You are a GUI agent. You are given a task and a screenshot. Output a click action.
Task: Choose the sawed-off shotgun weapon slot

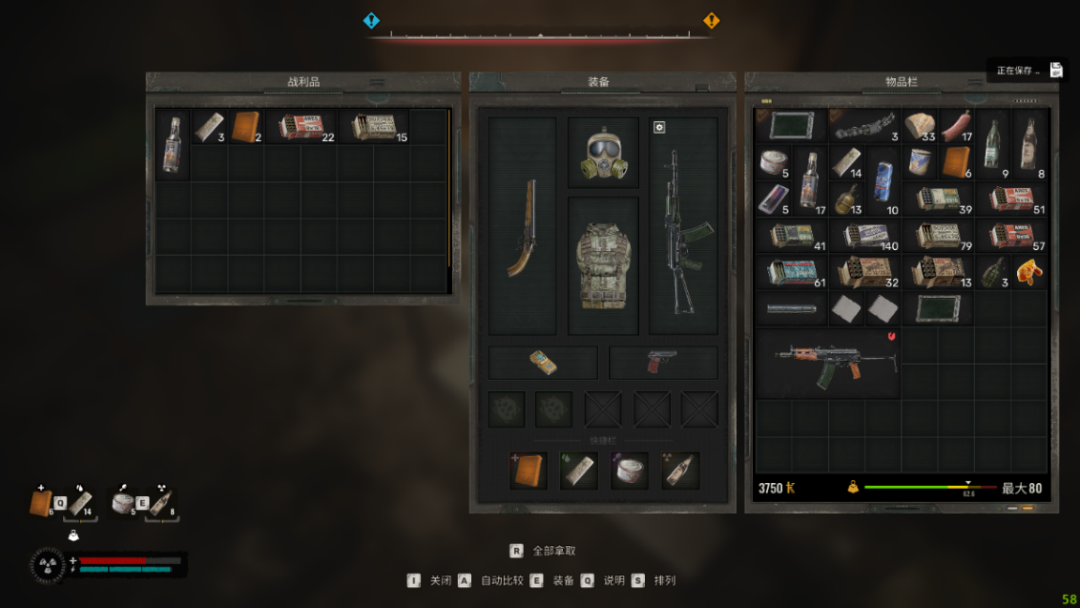(522, 226)
